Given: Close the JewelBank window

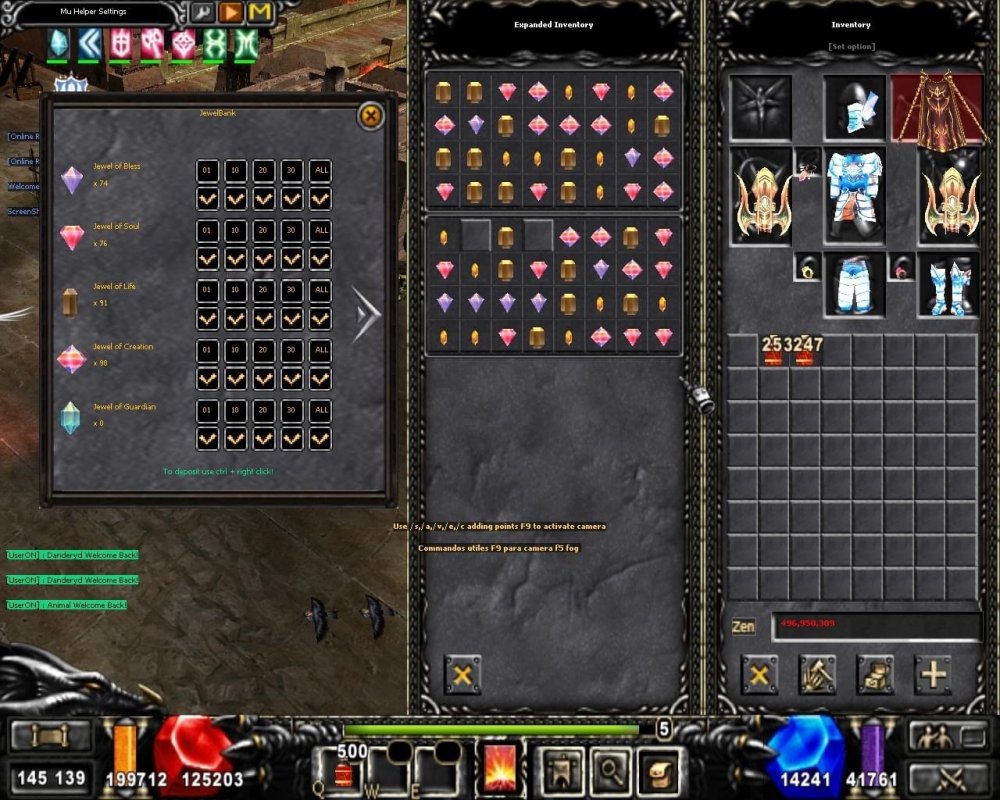Looking at the screenshot, I should coord(370,117).
